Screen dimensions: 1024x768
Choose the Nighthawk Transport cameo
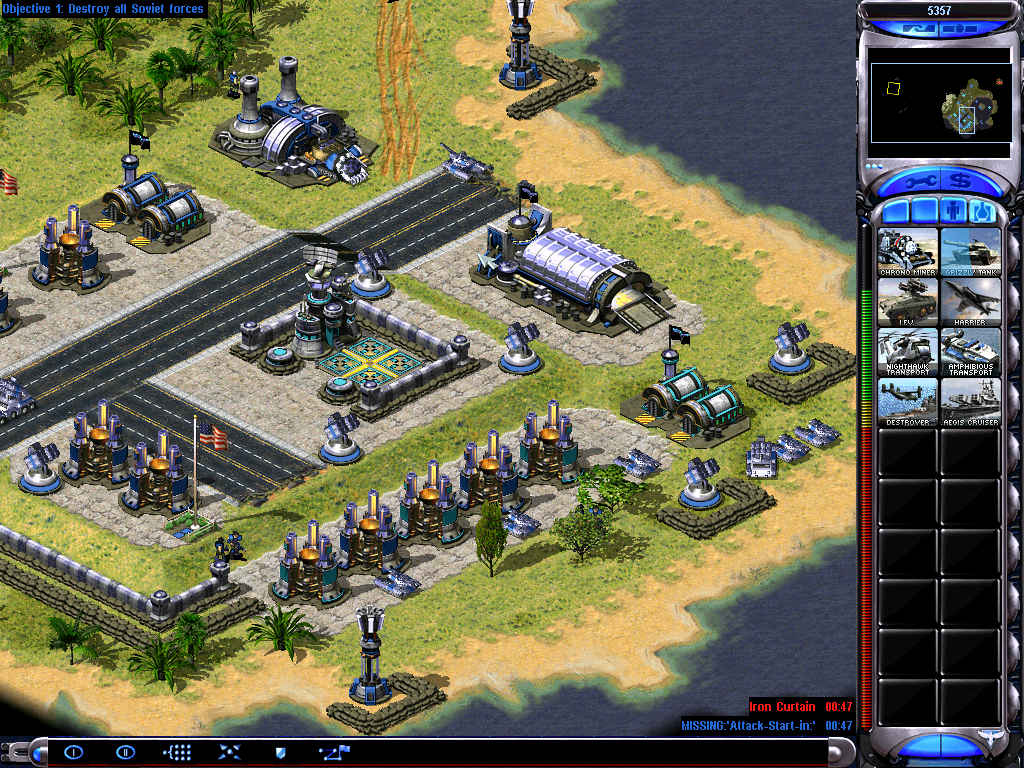pyautogui.click(x=908, y=352)
